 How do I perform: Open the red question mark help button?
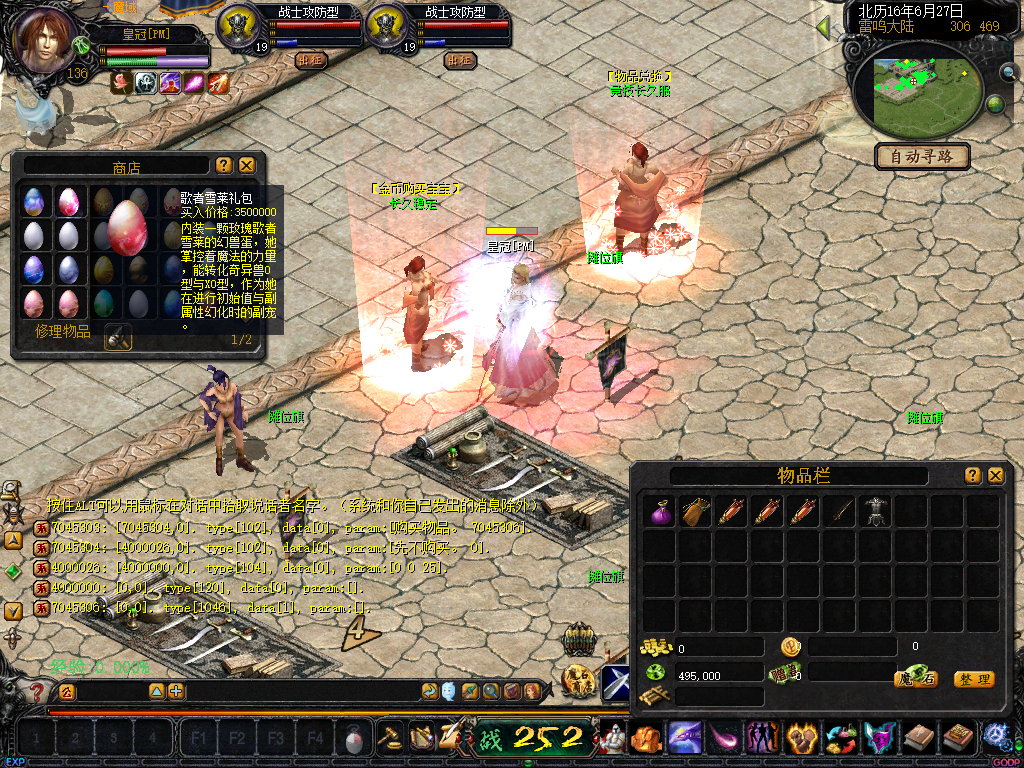[x=37, y=691]
